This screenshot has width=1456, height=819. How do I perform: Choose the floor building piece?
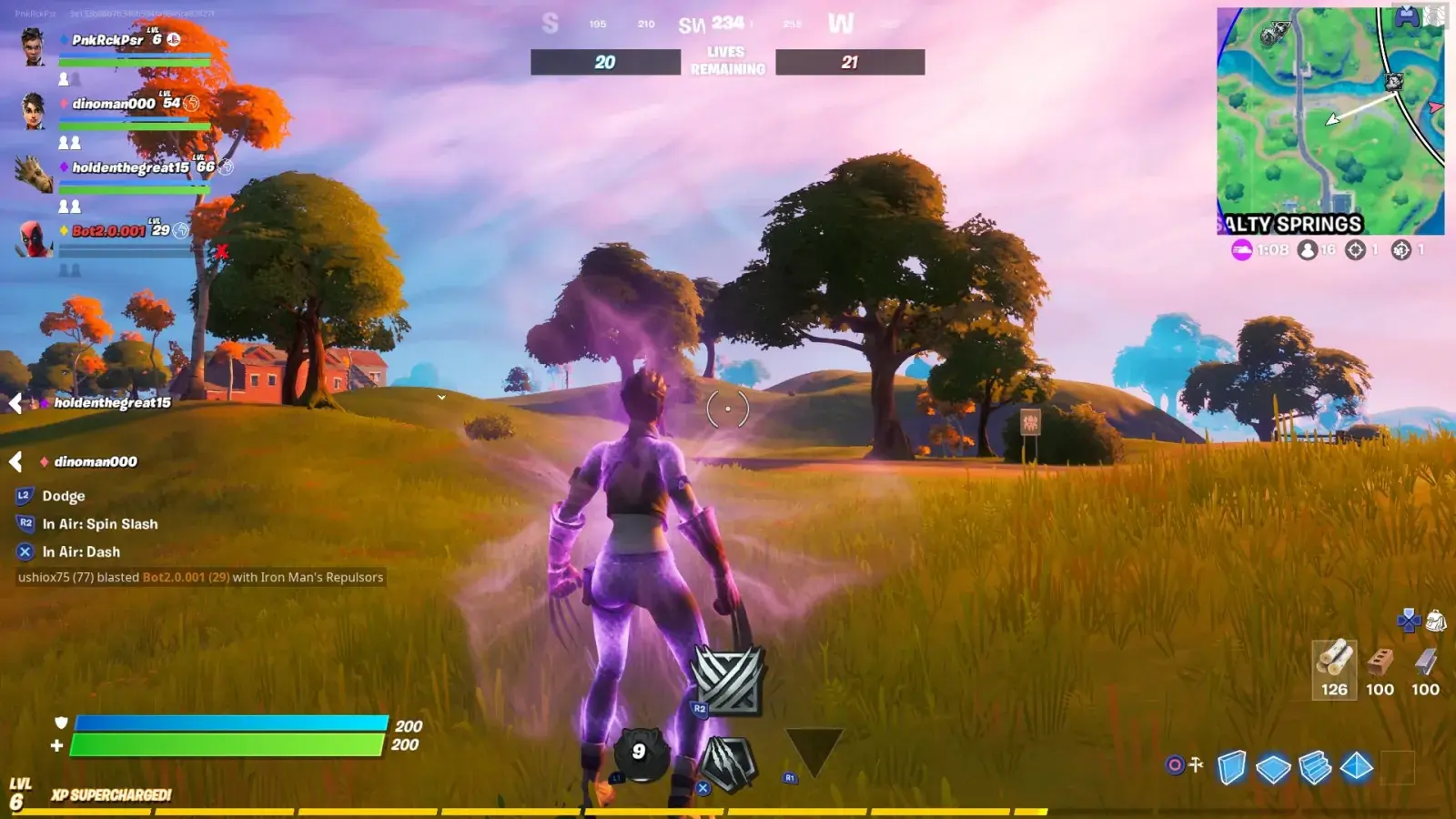[1273, 768]
